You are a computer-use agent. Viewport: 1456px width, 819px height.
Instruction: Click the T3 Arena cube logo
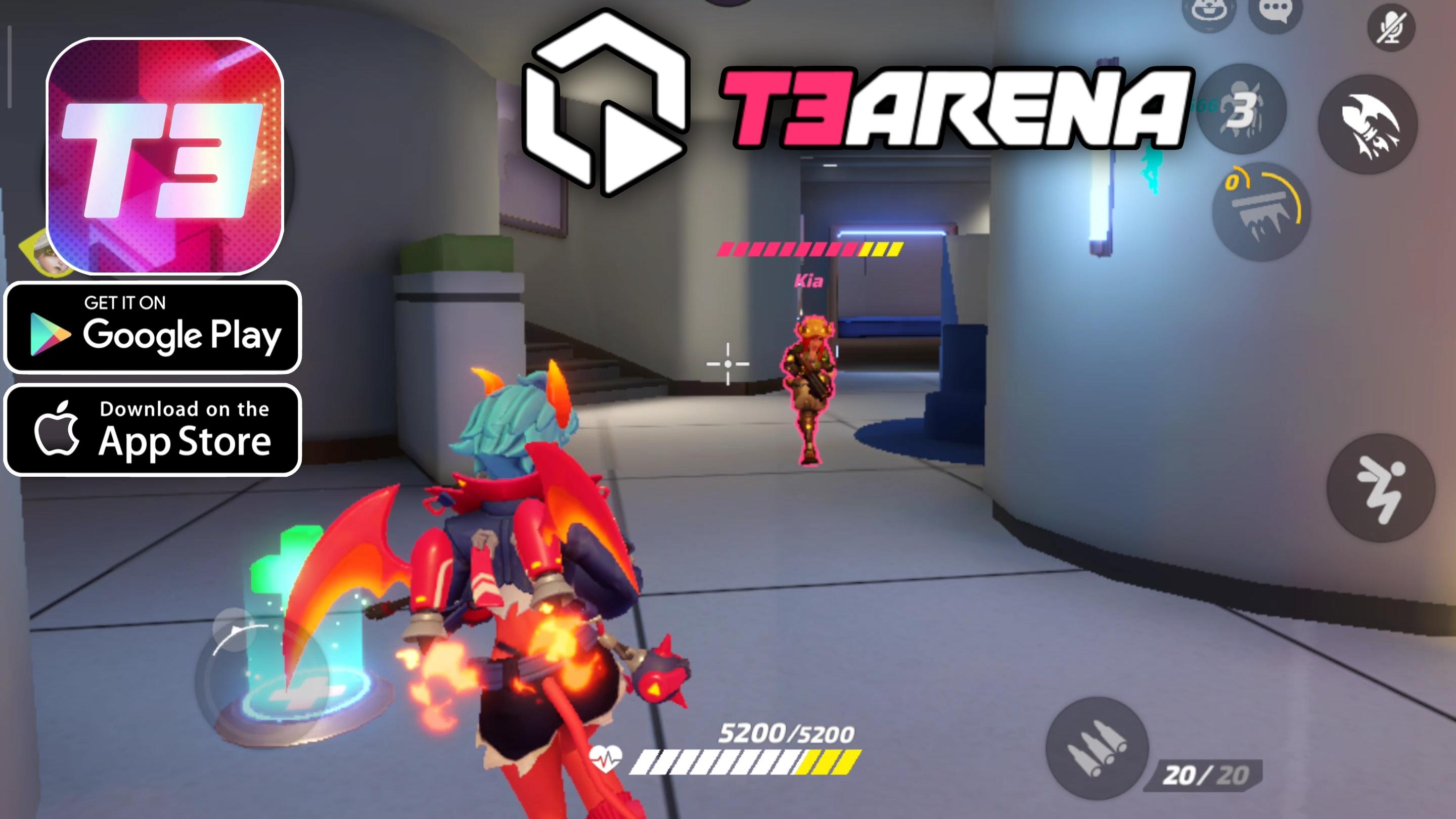click(x=608, y=96)
